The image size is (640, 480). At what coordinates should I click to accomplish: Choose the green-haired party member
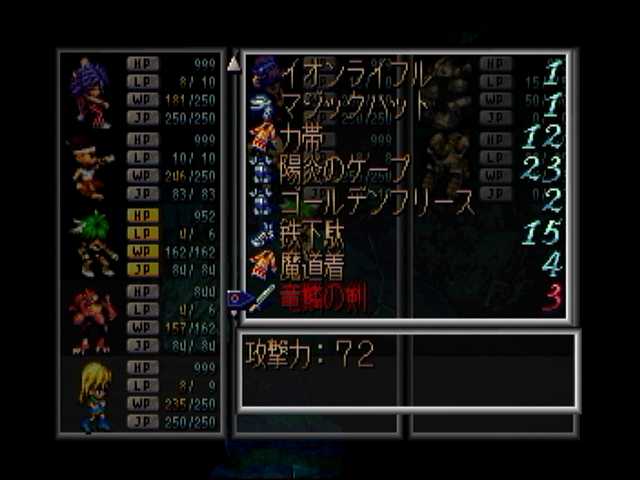pyautogui.click(x=94, y=243)
